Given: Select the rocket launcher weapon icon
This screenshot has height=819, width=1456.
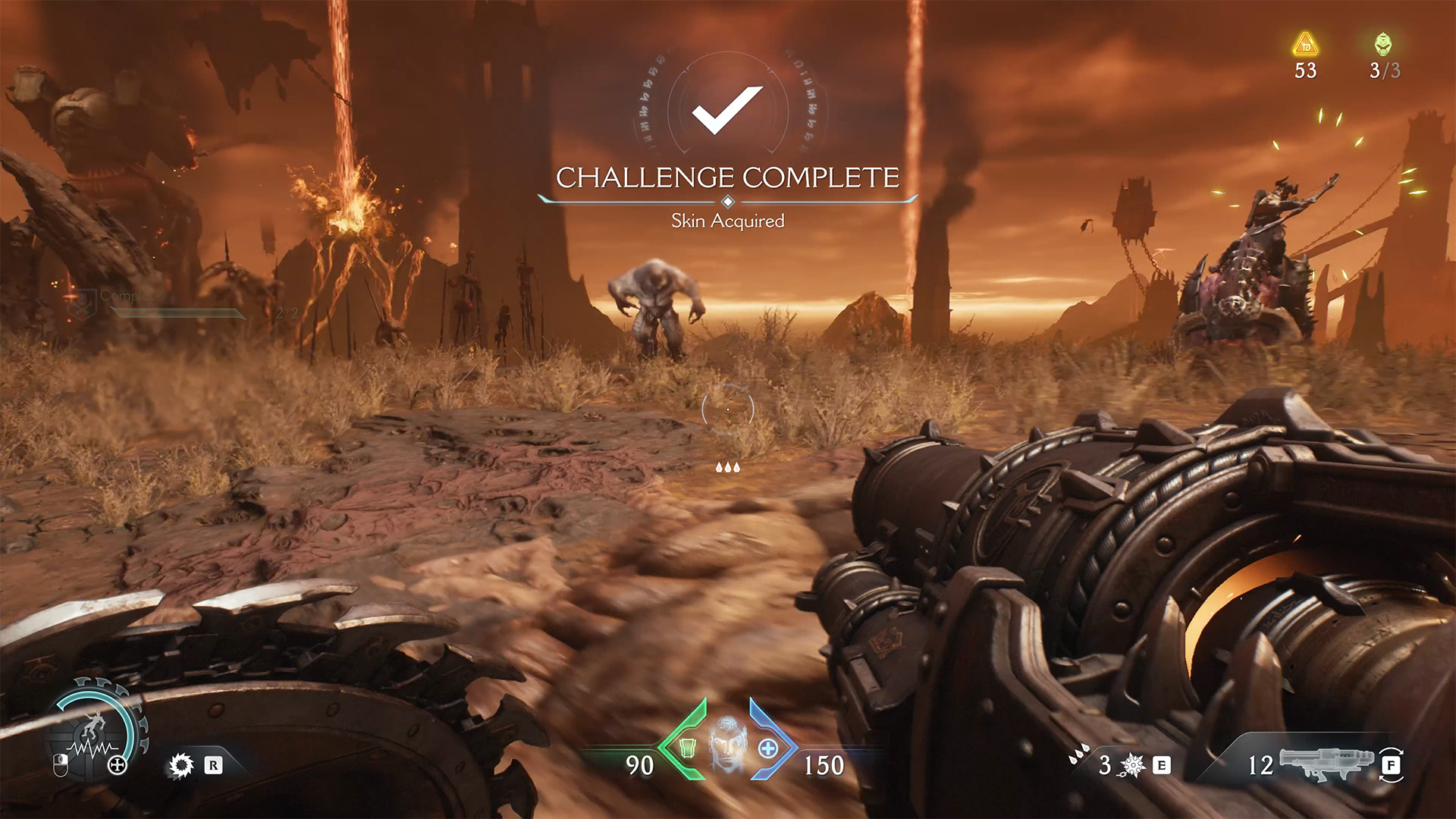Looking at the screenshot, I should tap(1327, 762).
